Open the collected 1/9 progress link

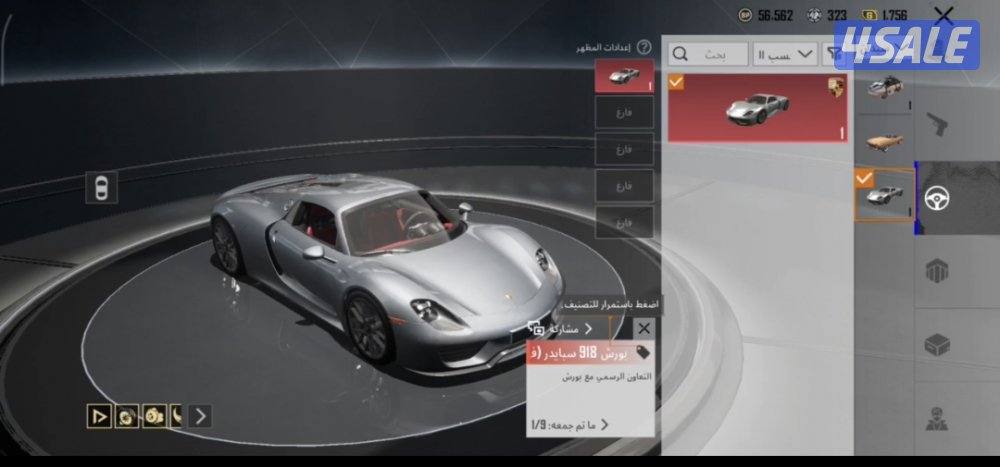tap(570, 425)
